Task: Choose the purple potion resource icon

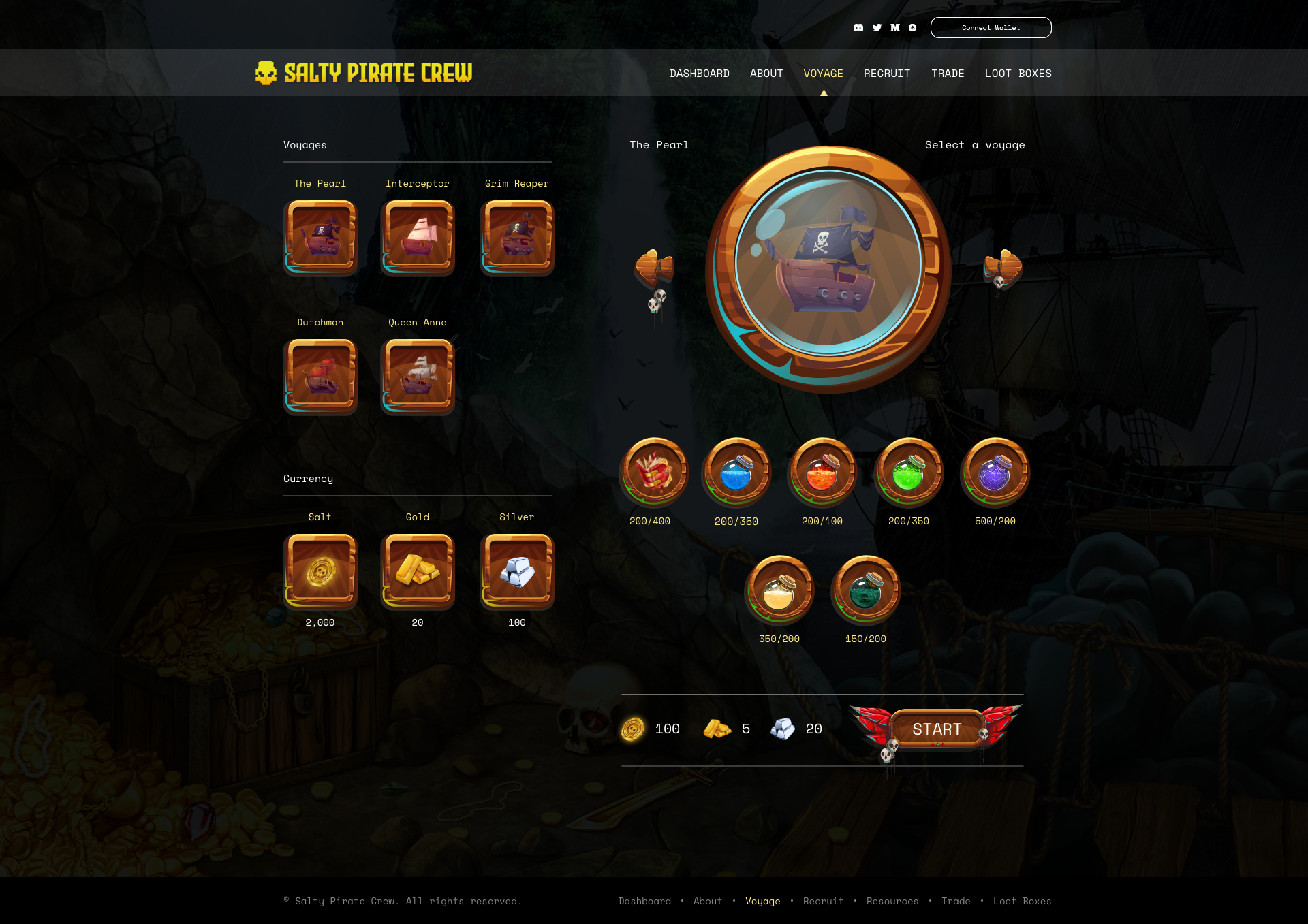Action: [995, 472]
